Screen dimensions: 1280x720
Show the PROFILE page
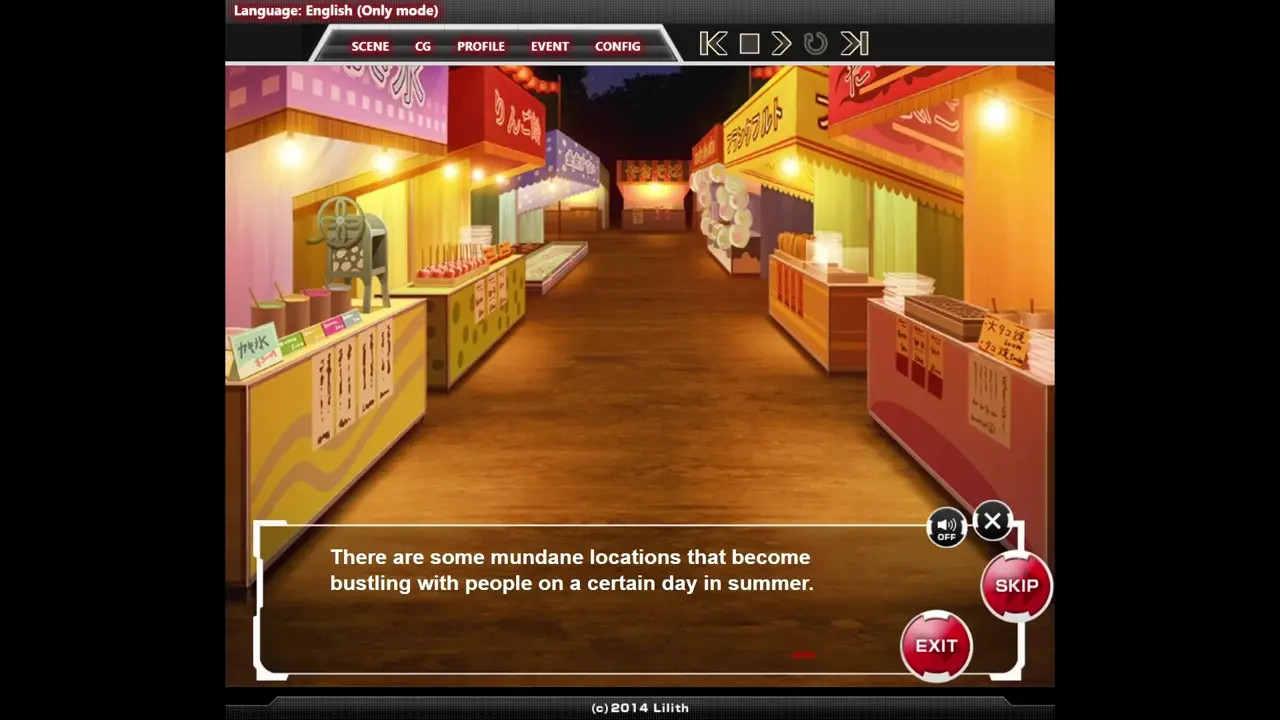481,46
